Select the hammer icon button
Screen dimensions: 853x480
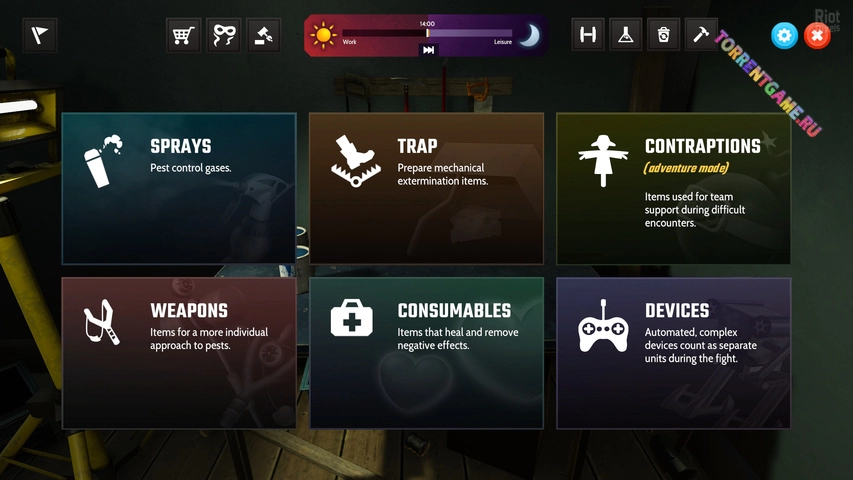(701, 36)
